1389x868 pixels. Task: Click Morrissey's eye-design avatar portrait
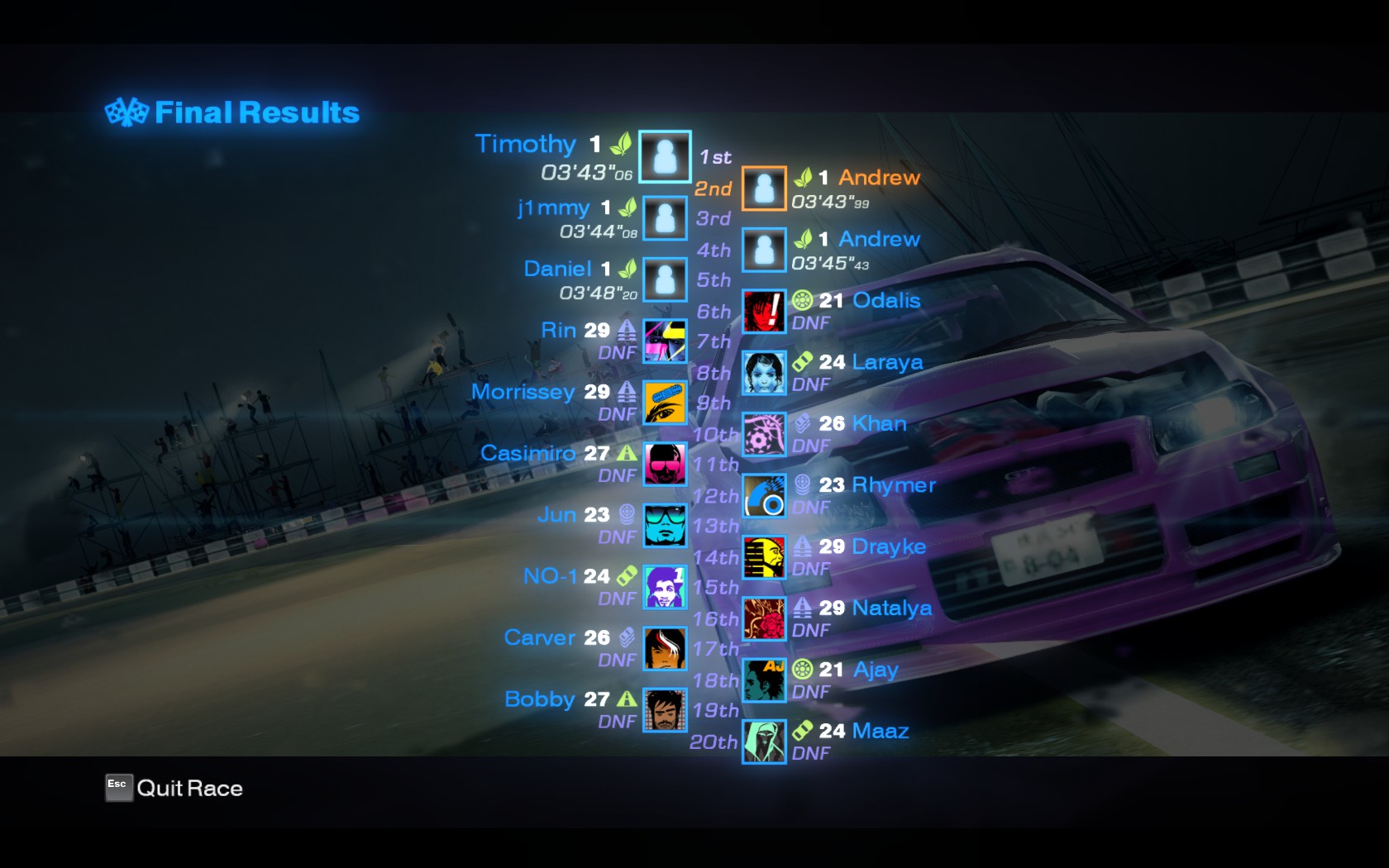(665, 404)
